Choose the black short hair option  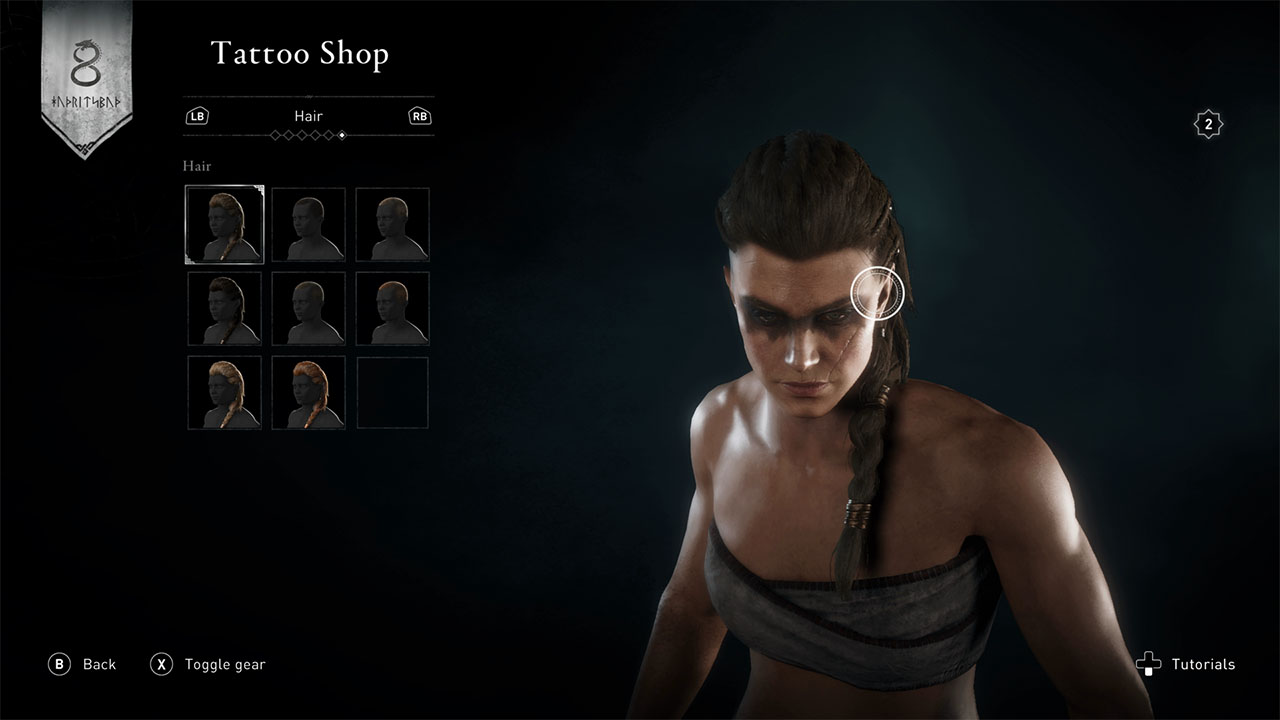tap(309, 225)
